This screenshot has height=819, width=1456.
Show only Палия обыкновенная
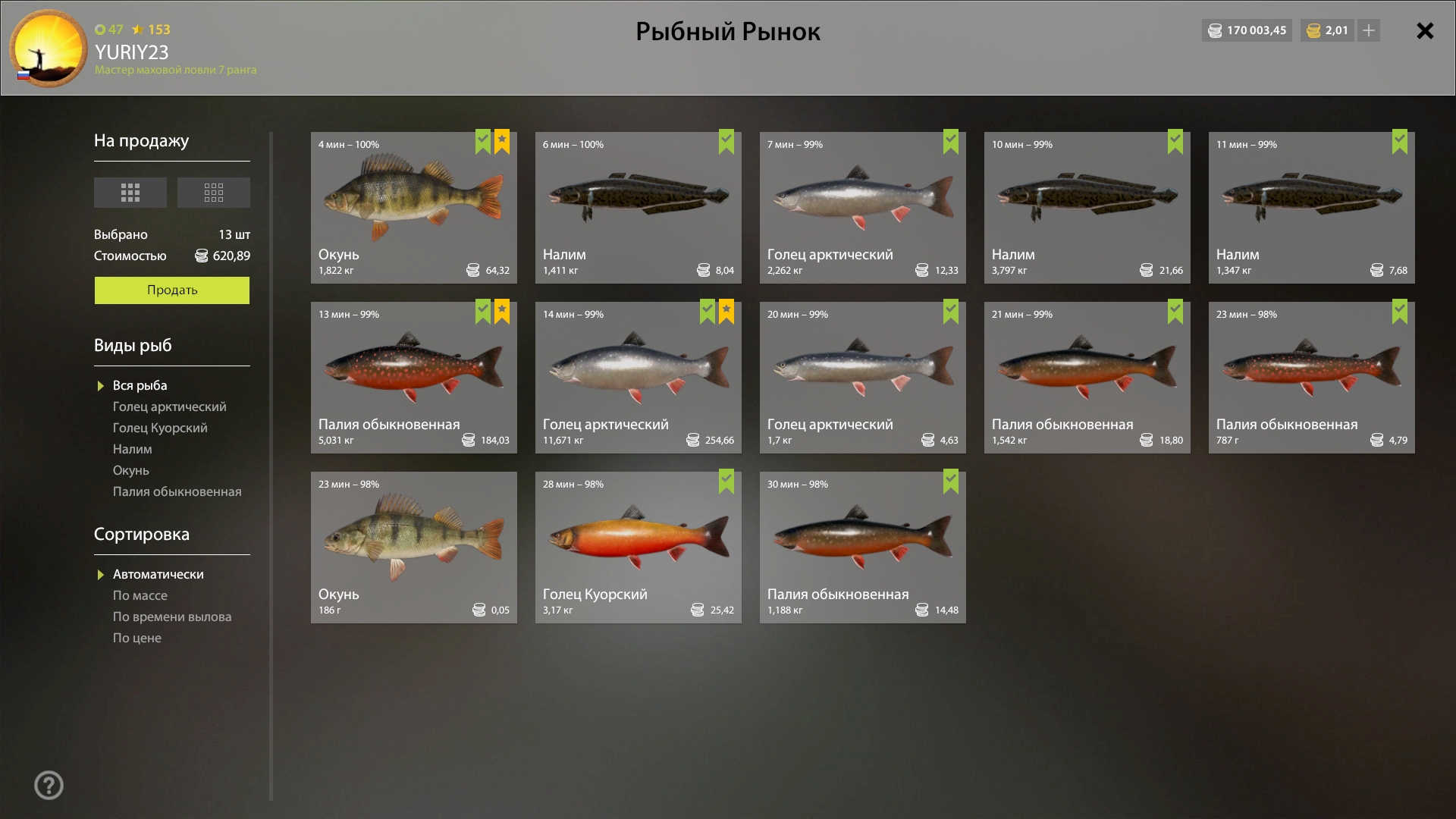(177, 491)
